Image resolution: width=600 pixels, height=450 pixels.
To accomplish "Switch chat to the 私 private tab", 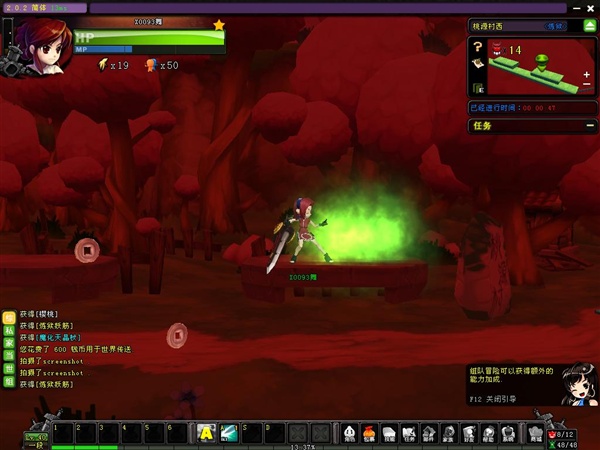I will click(x=9, y=330).
